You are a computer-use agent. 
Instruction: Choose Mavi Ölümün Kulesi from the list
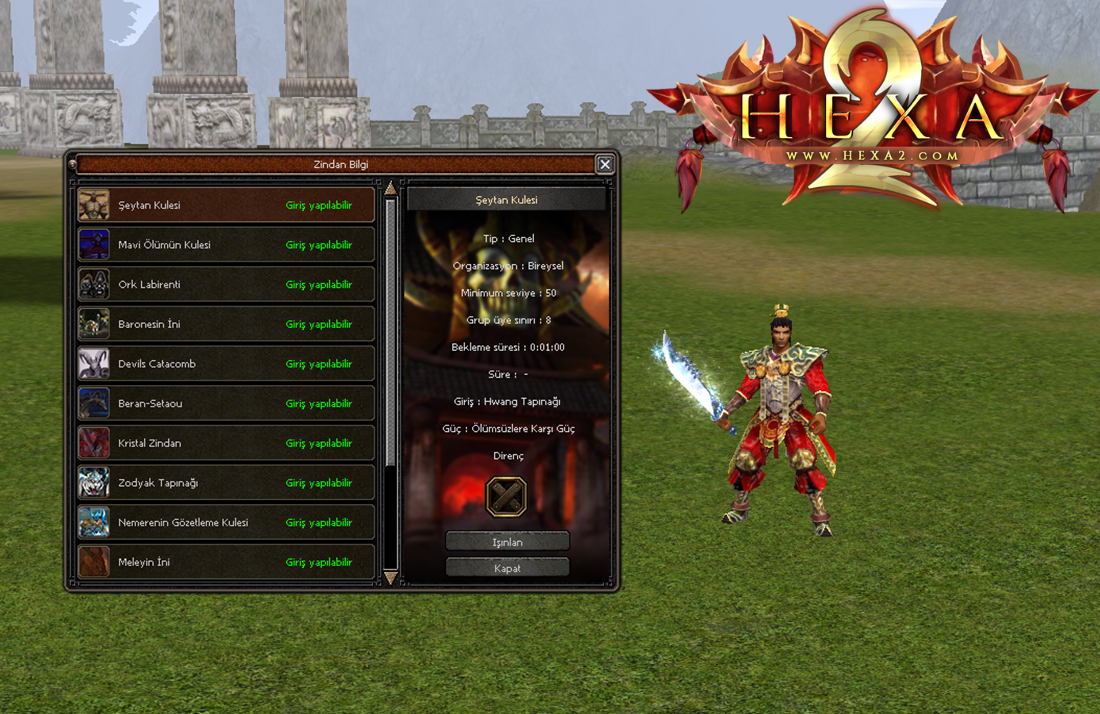pos(226,245)
